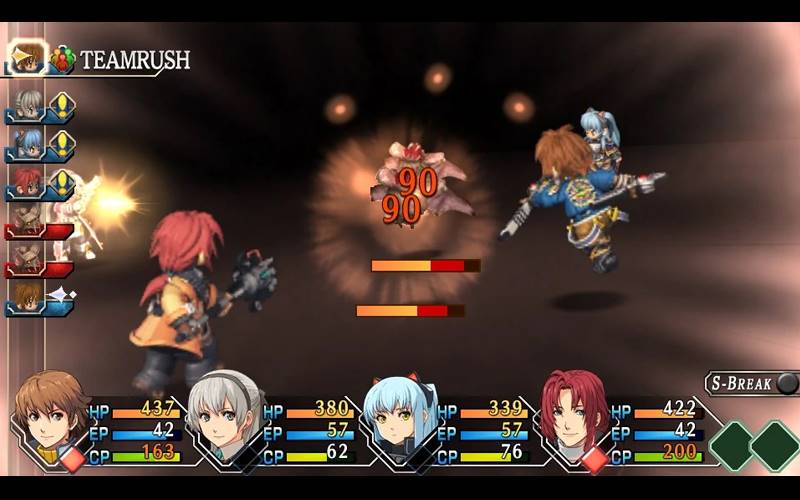The height and width of the screenshot is (500, 800).
Task: Select the blue-haired girl's turn order icon
Action: tap(28, 145)
